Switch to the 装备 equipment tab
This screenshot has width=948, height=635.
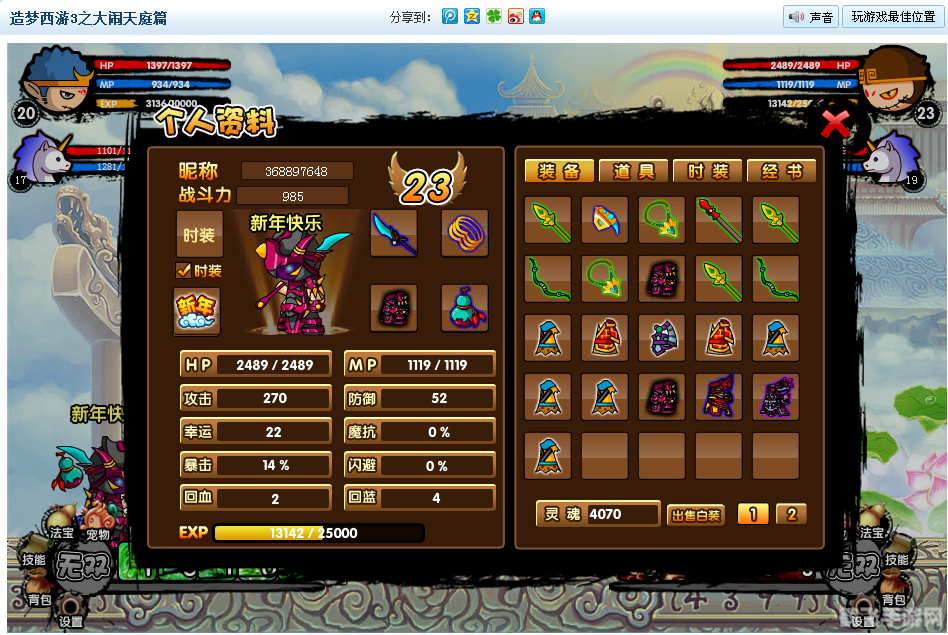click(559, 171)
